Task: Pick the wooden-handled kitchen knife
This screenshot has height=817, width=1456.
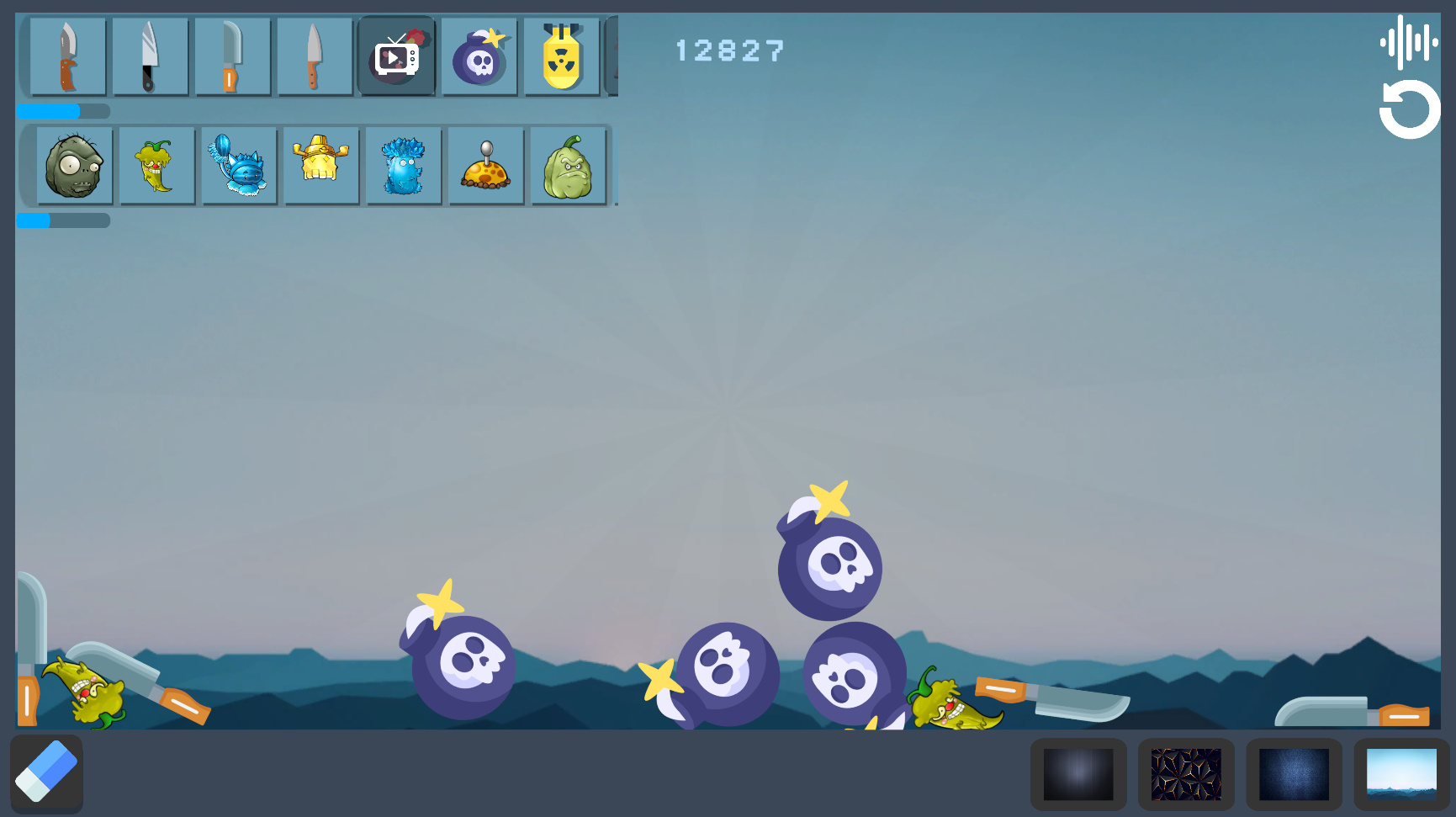Action: (315, 56)
